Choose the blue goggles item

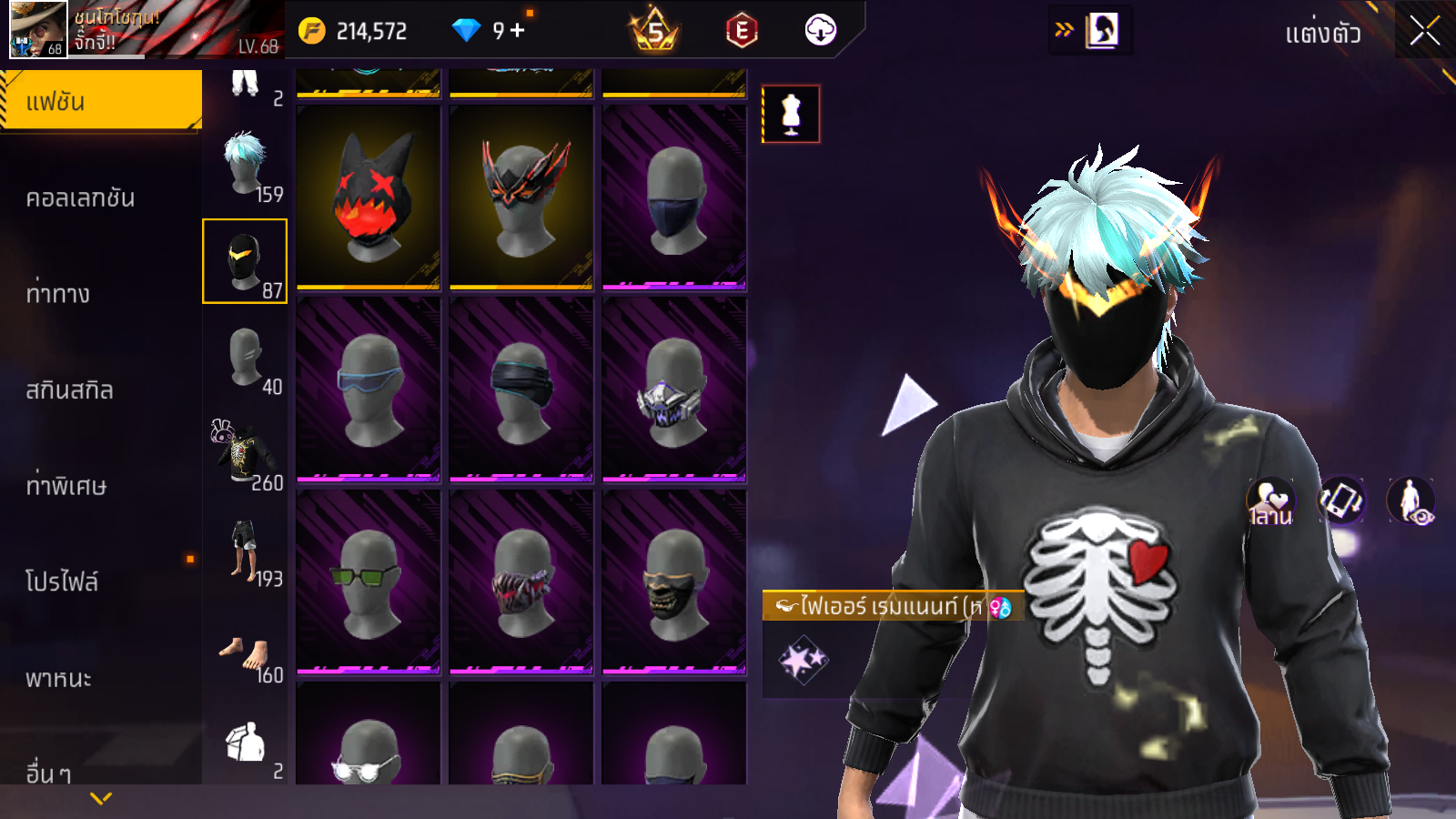click(369, 389)
